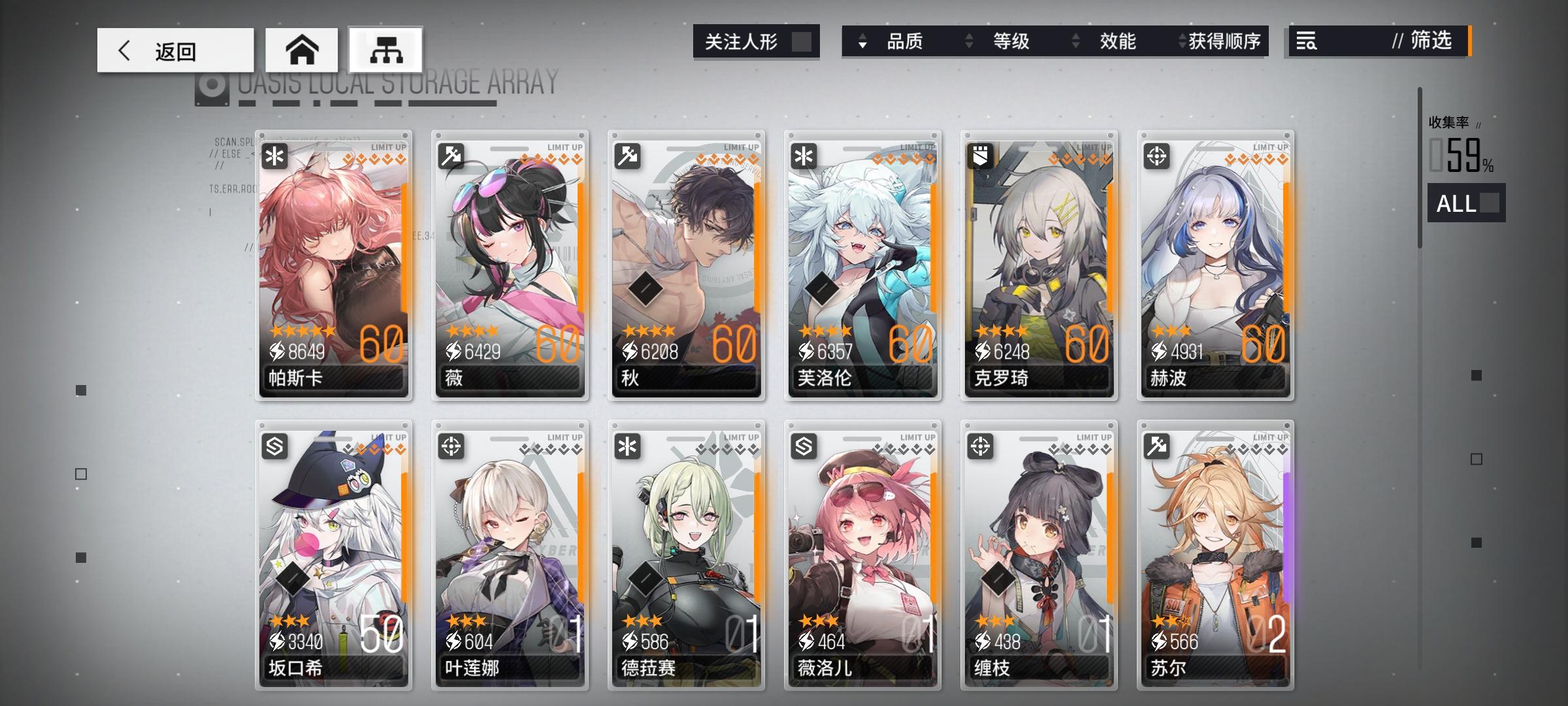
Task: Select the 效能 sorting option
Action: pyautogui.click(x=1119, y=42)
